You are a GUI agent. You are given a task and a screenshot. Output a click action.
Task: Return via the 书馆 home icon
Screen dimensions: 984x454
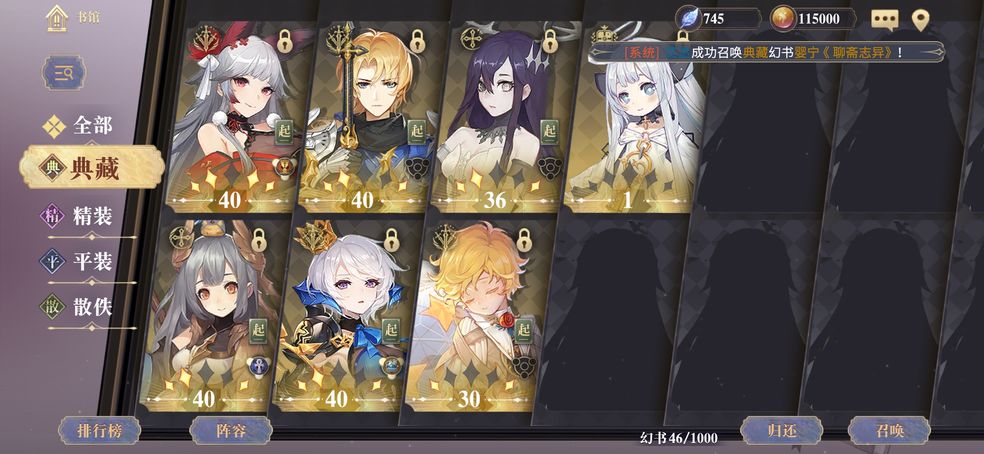point(57,18)
